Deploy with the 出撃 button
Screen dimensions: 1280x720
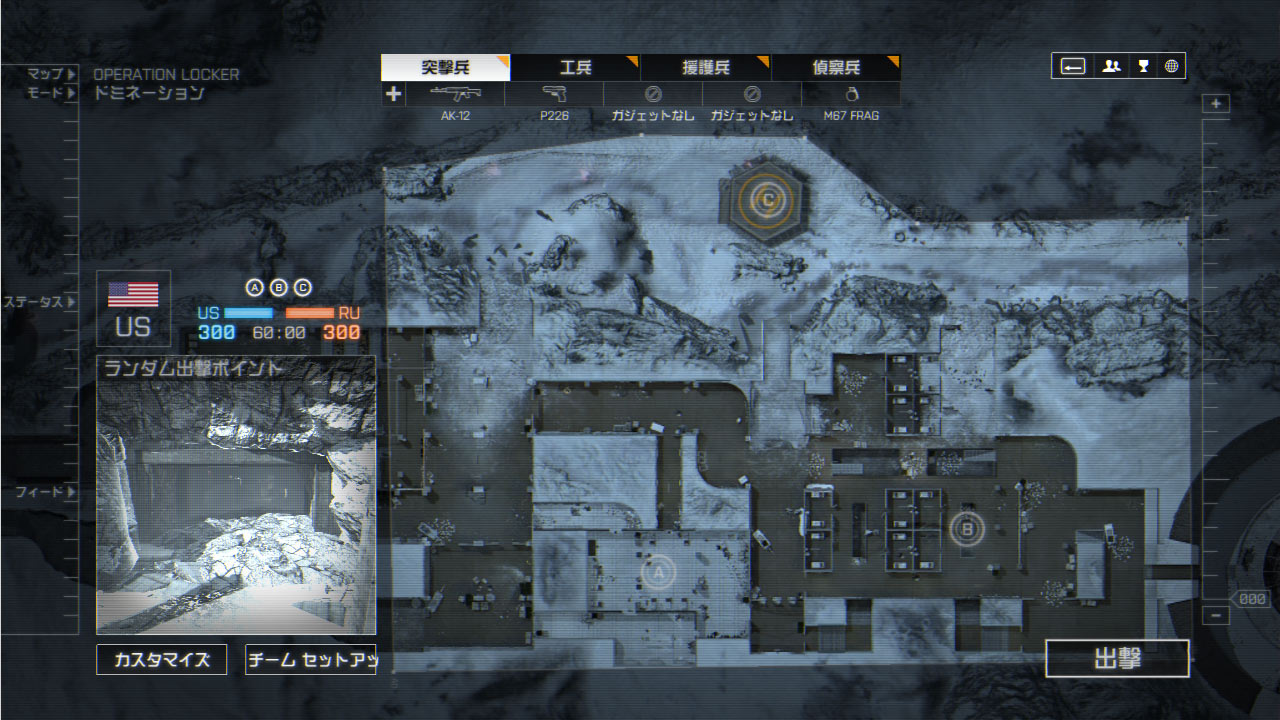click(x=1117, y=659)
